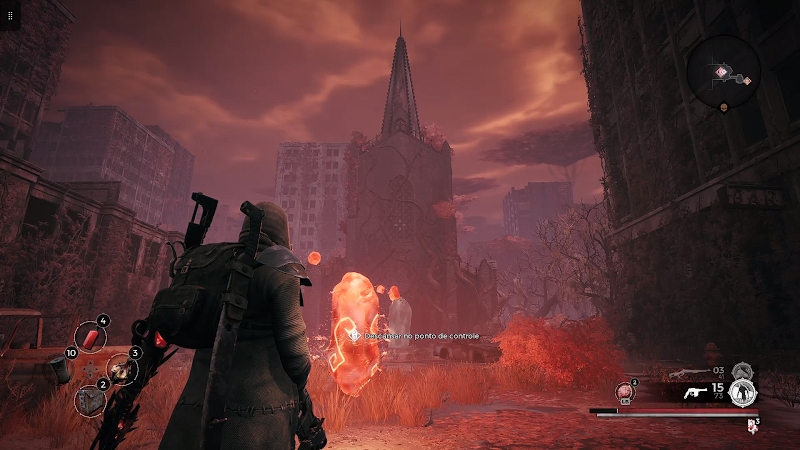Activate the handgun weapon mod emblem
Image resolution: width=800 pixels, height=450 pixels.
point(741,392)
